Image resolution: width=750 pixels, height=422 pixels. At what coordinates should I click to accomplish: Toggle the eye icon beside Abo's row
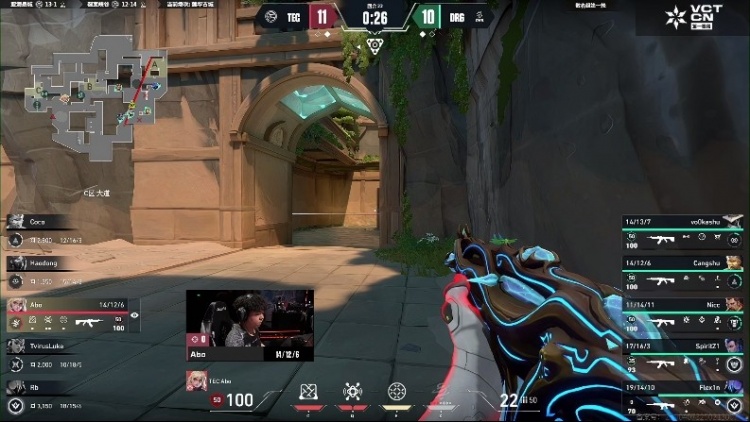(x=134, y=315)
